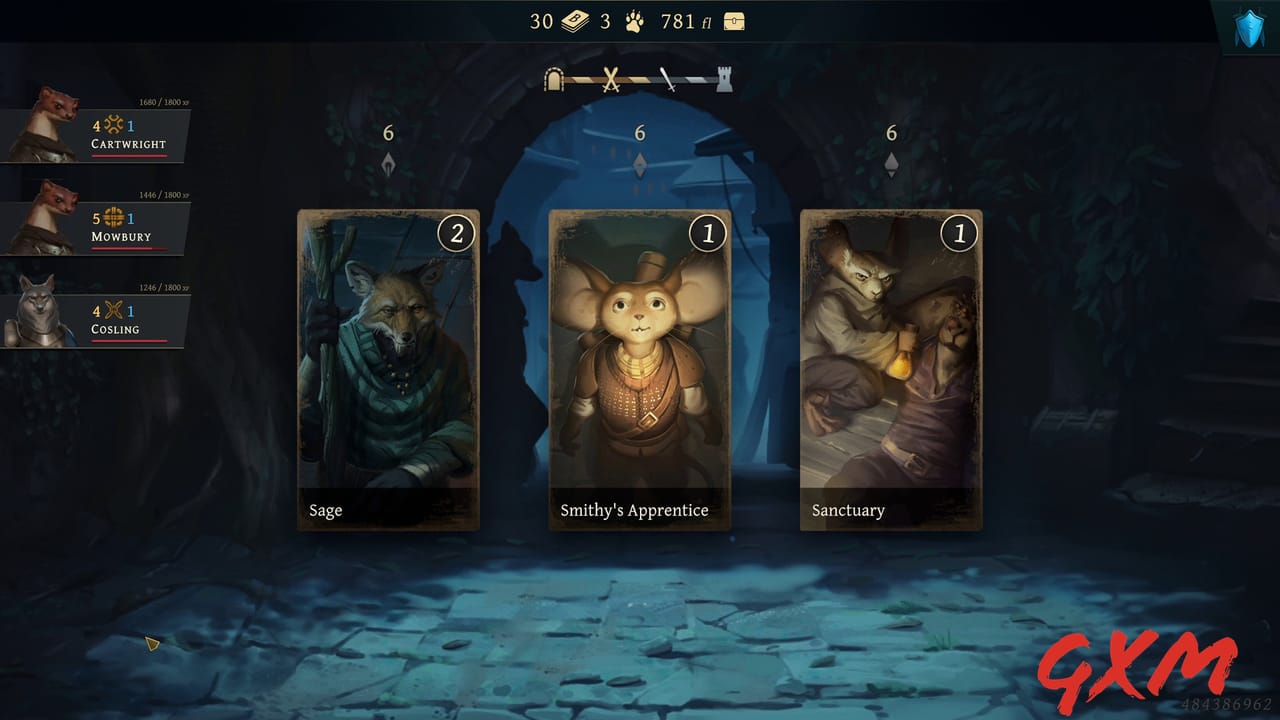
Task: Click the cost badge 2 on the Sage card
Action: point(456,234)
